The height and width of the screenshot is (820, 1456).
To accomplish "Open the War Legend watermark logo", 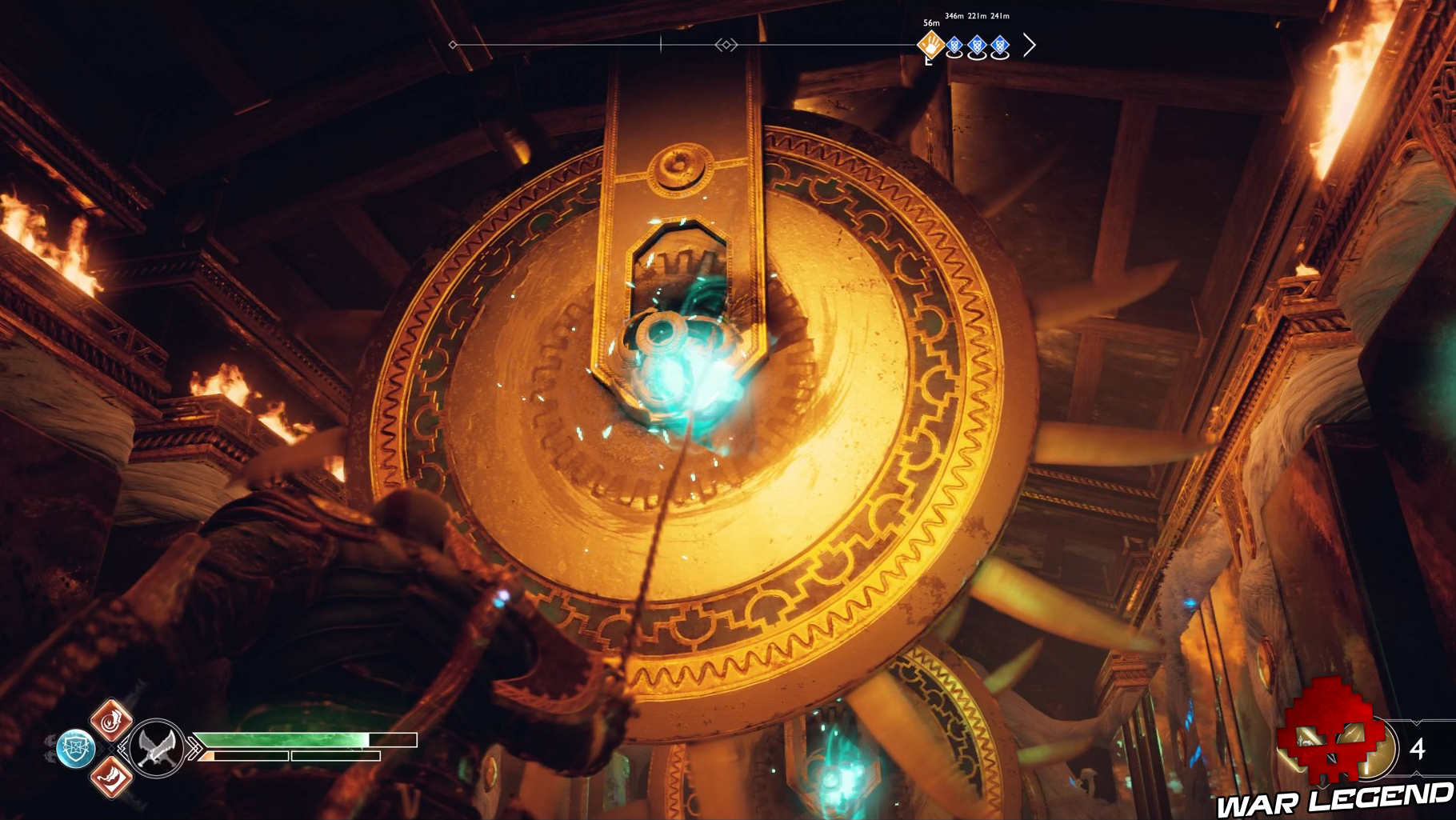I will (x=1334, y=798).
